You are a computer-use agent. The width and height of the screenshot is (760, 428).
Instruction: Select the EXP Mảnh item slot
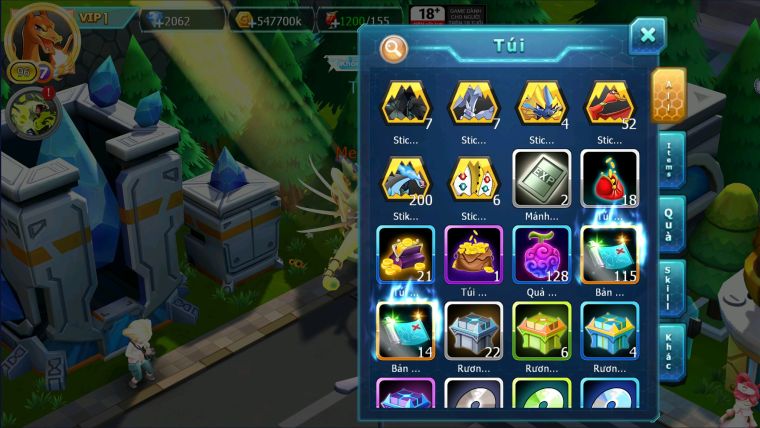(541, 179)
